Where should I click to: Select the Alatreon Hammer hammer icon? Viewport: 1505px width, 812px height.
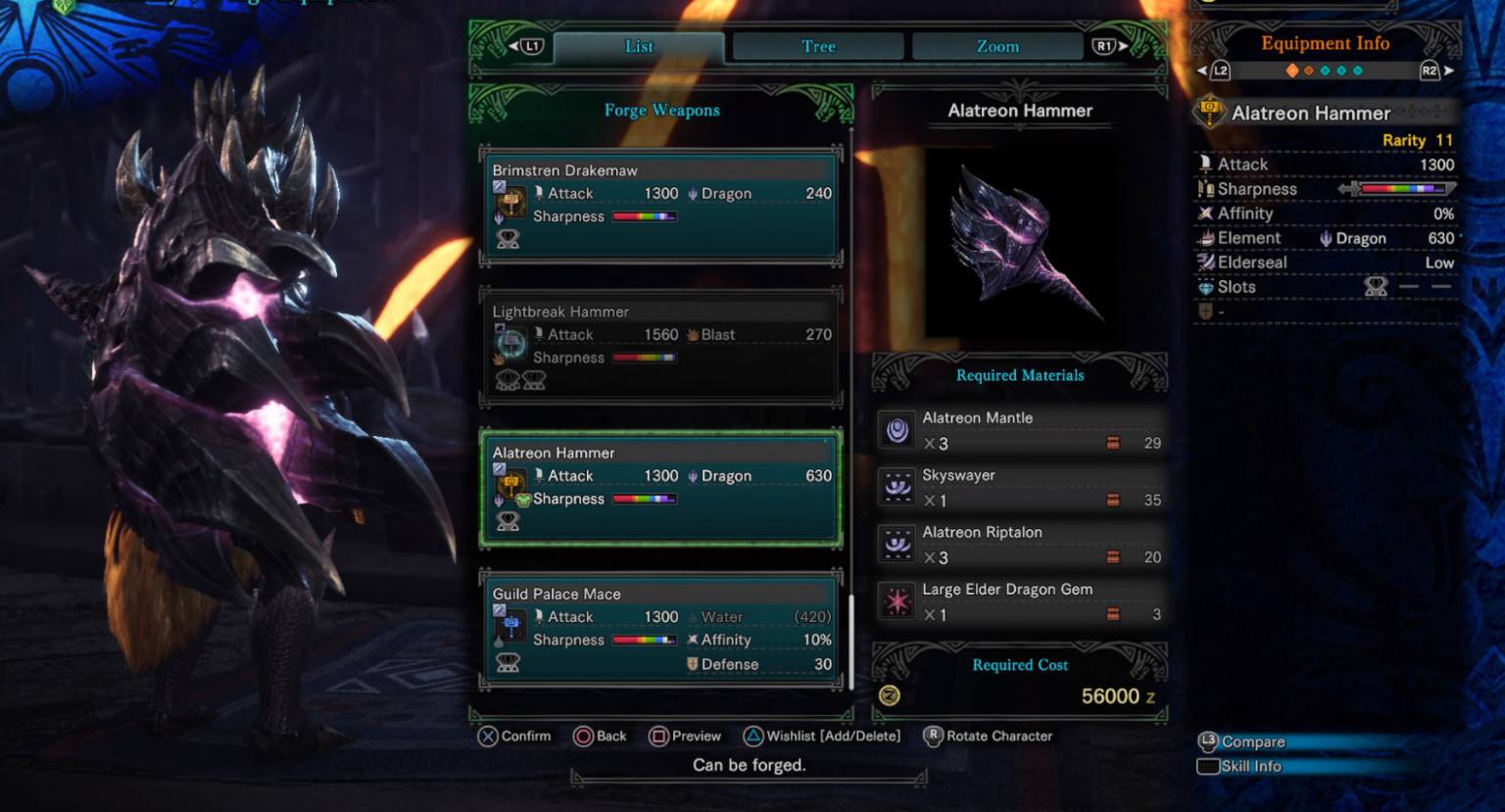tap(511, 484)
